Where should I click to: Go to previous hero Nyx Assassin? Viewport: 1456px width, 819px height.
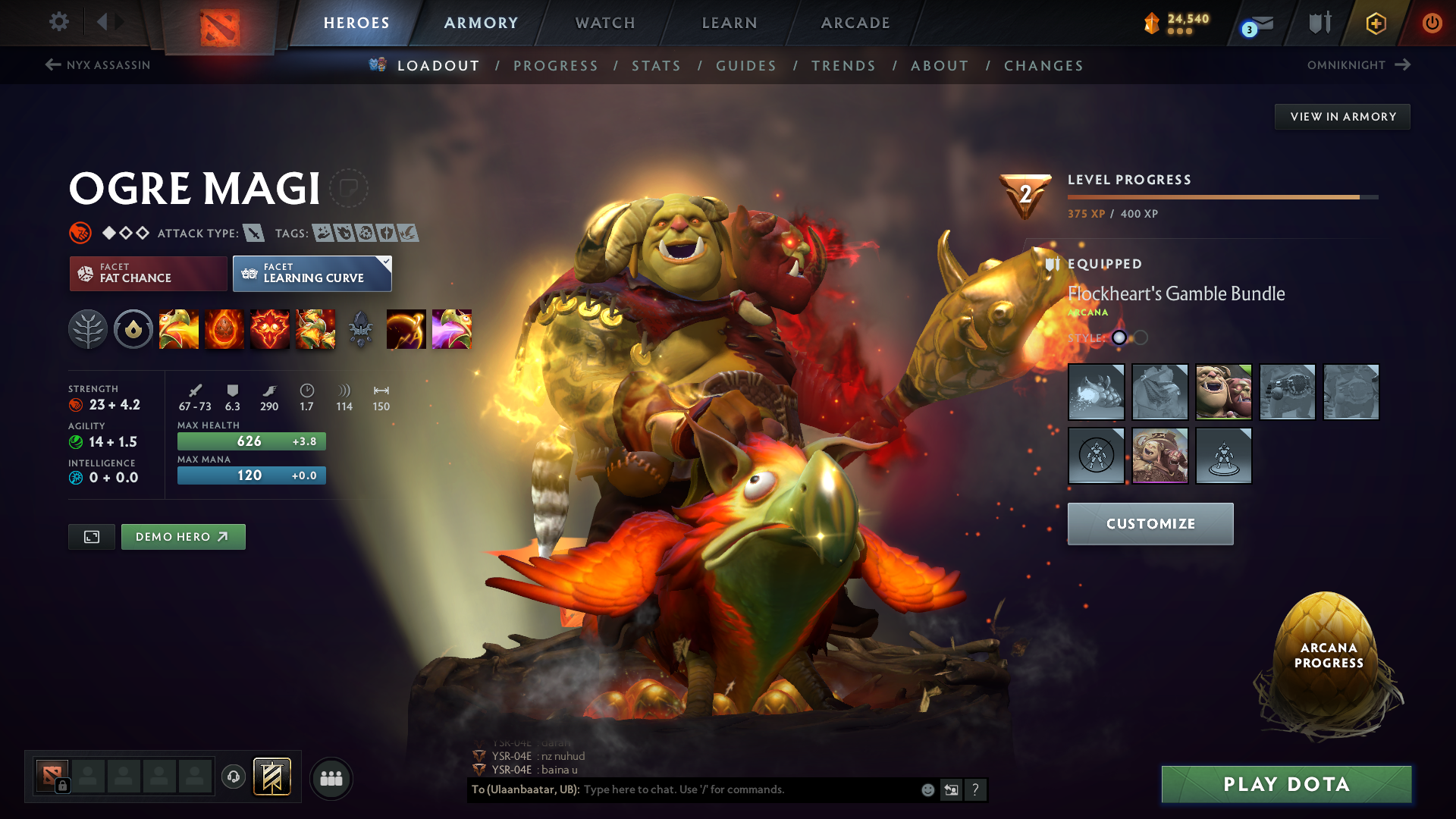[98, 65]
